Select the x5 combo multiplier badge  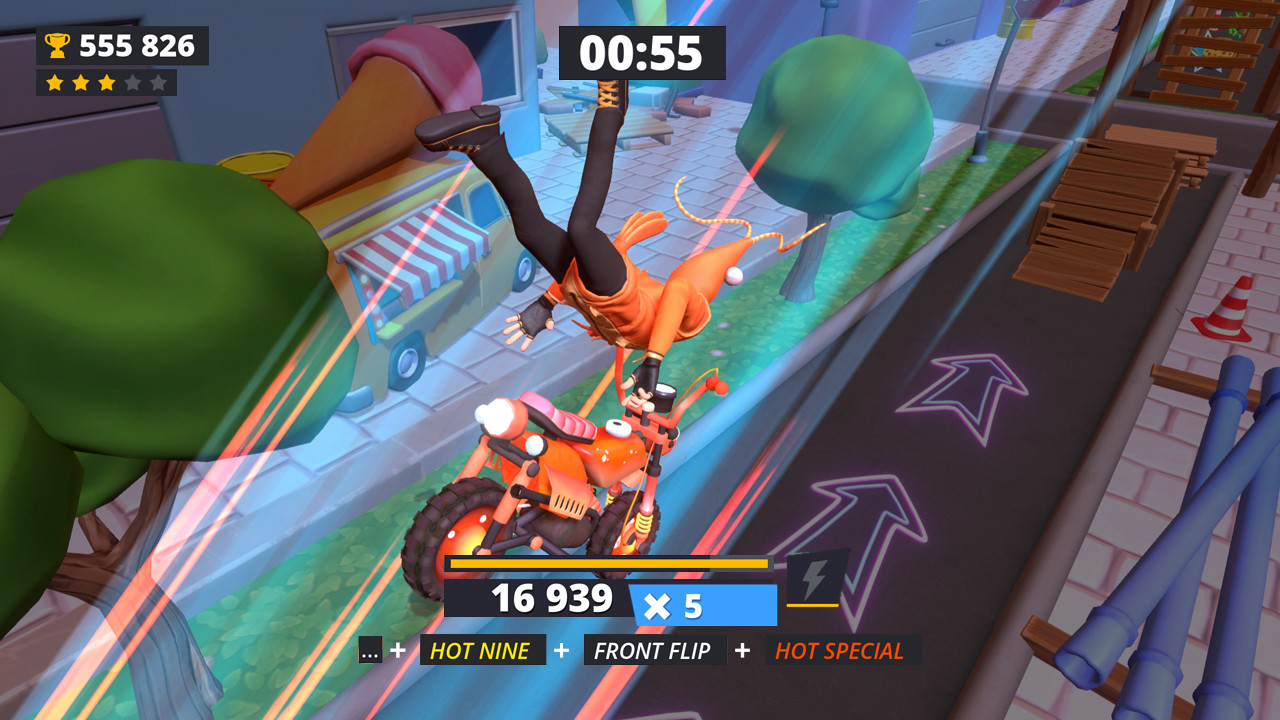pos(701,601)
